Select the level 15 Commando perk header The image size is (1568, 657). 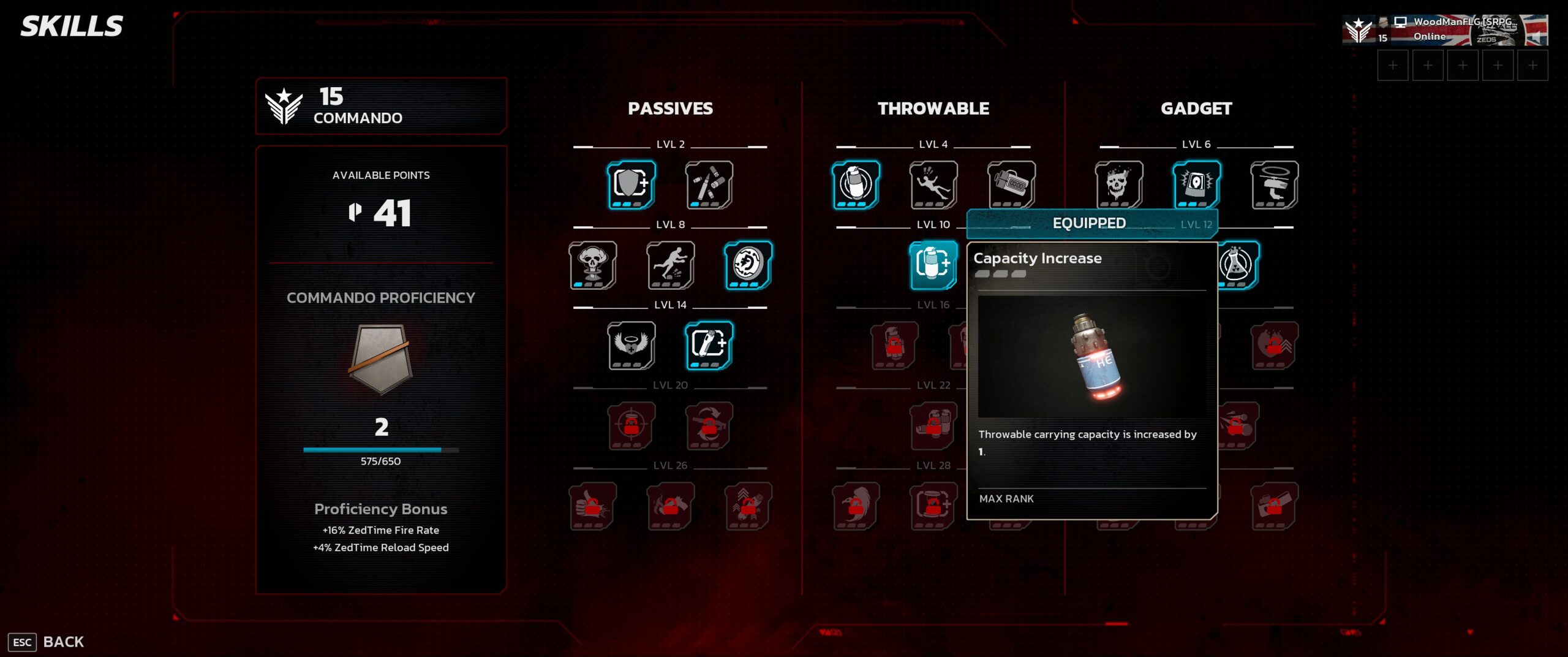[x=380, y=105]
